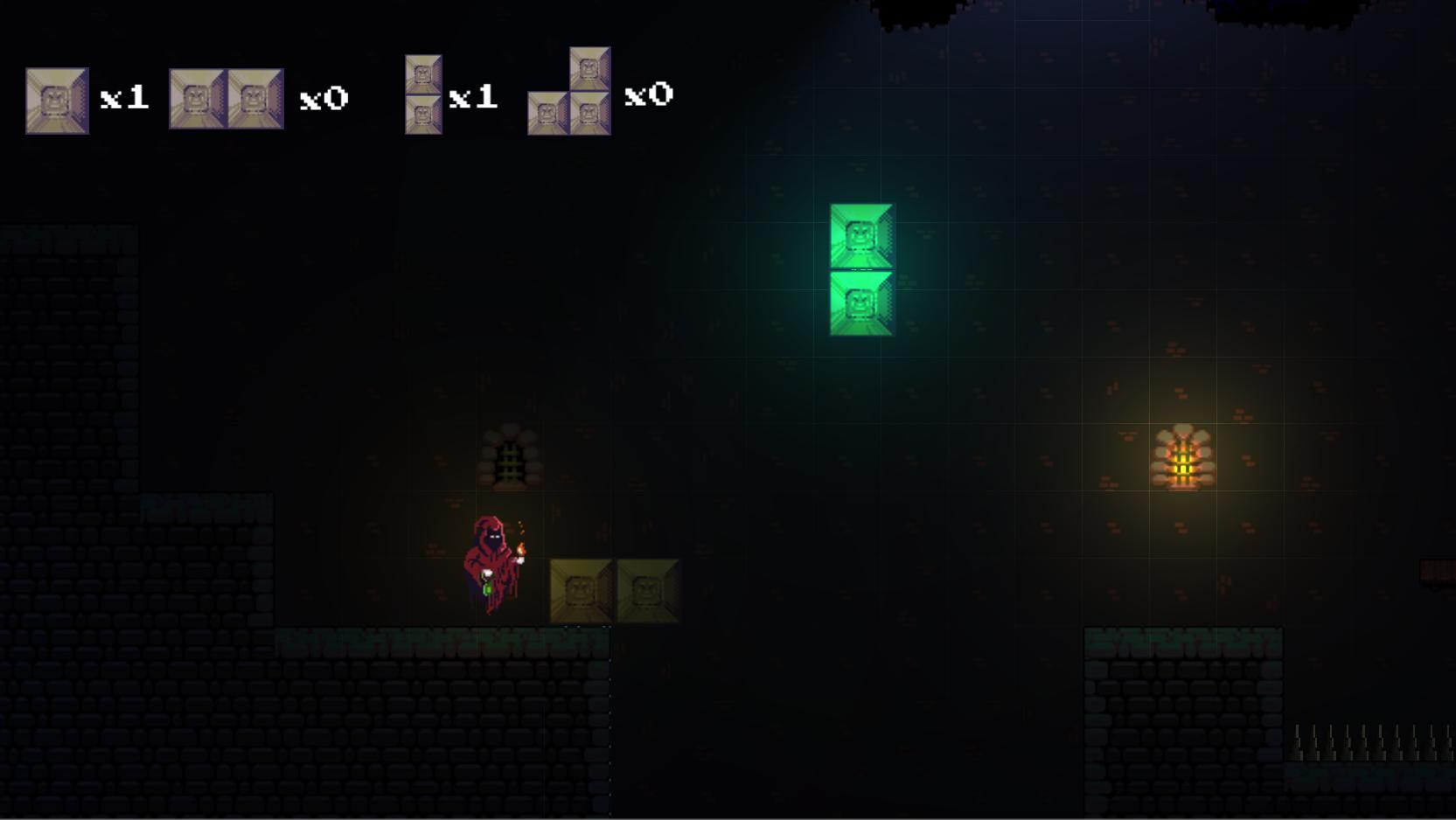The image size is (1456, 820).
Task: Click the green ghost block preview's top half
Action: (x=860, y=233)
